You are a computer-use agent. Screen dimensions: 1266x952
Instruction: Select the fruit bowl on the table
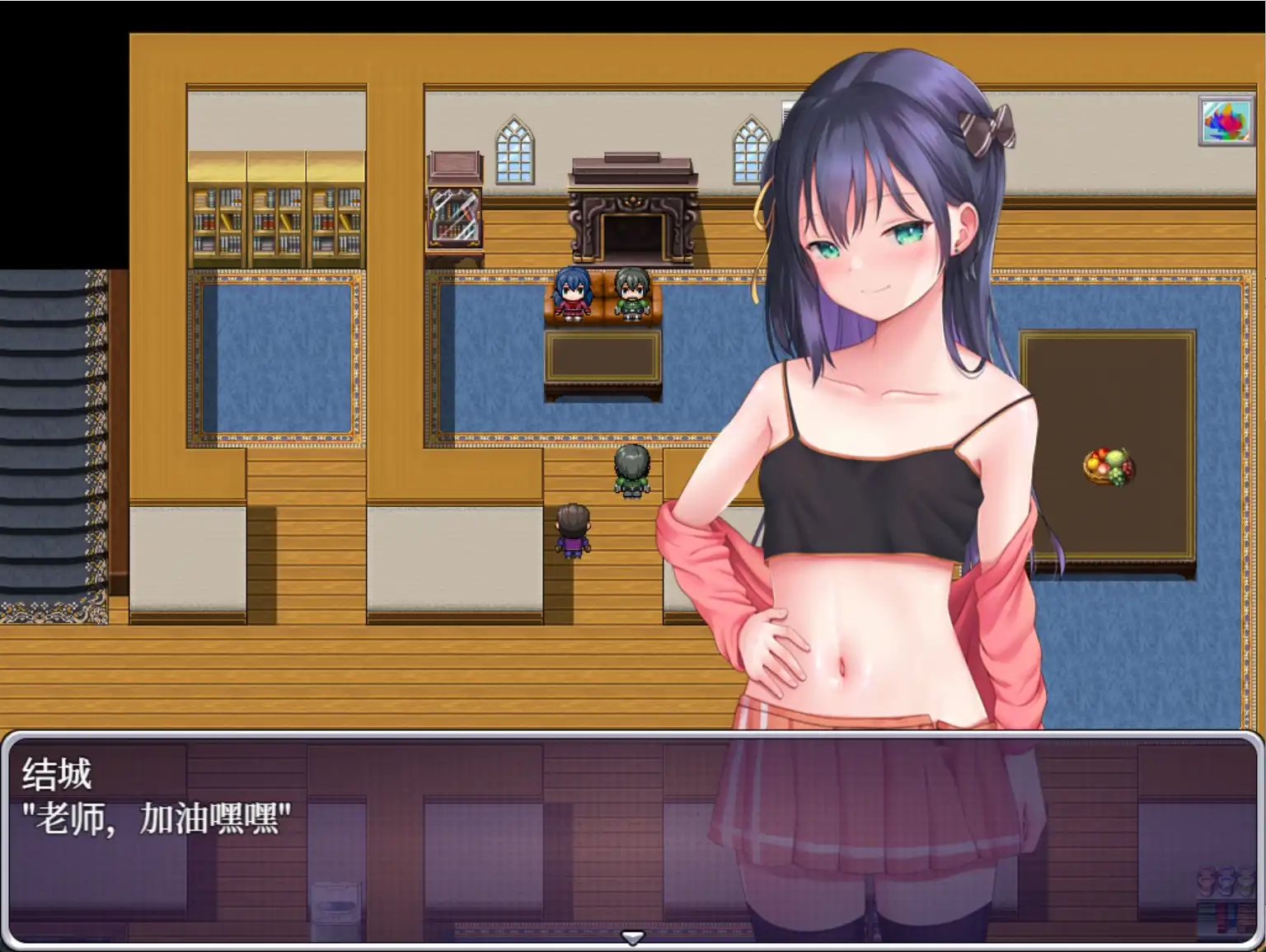[x=1105, y=467]
